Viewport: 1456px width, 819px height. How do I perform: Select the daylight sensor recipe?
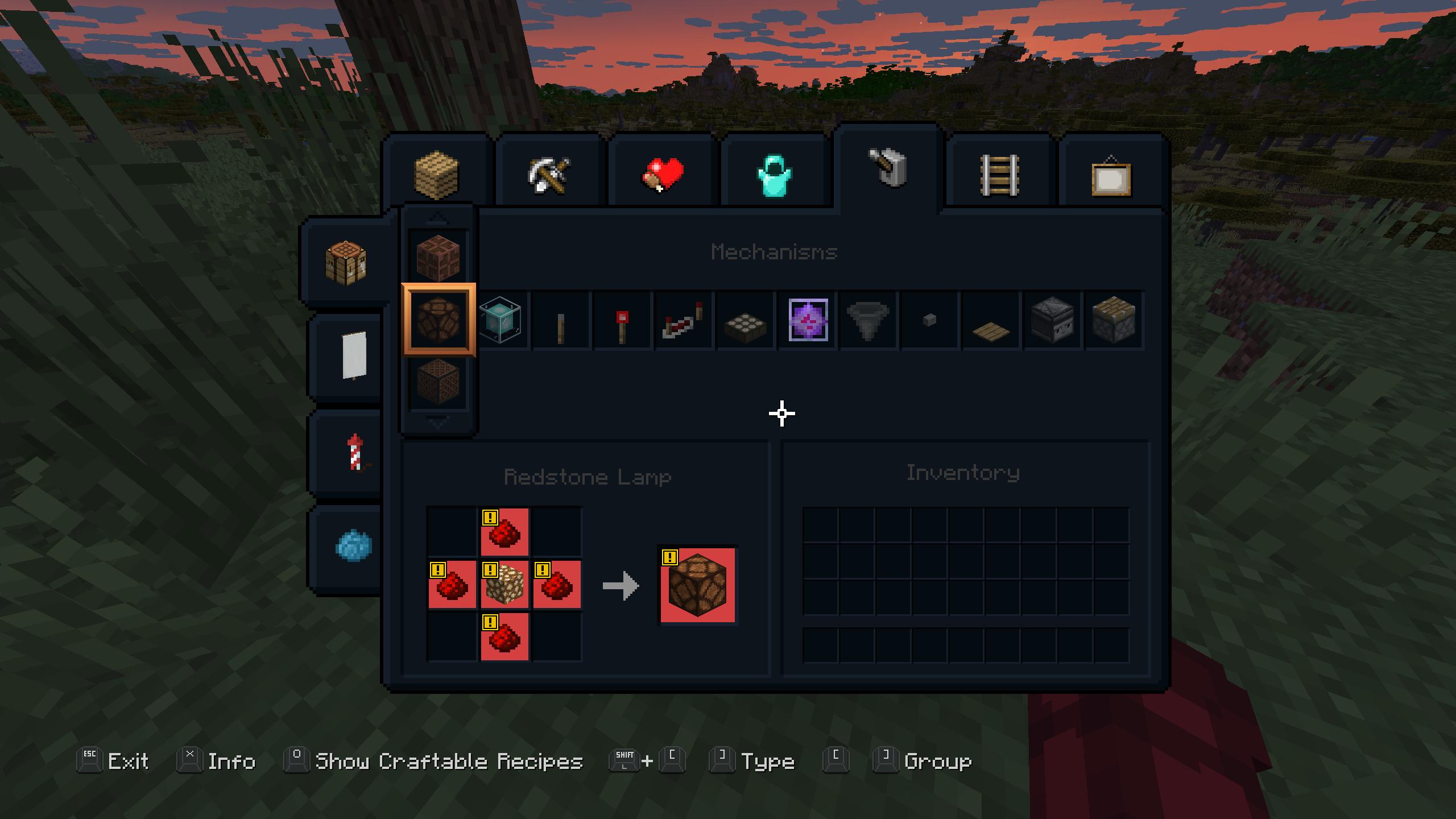click(x=746, y=322)
